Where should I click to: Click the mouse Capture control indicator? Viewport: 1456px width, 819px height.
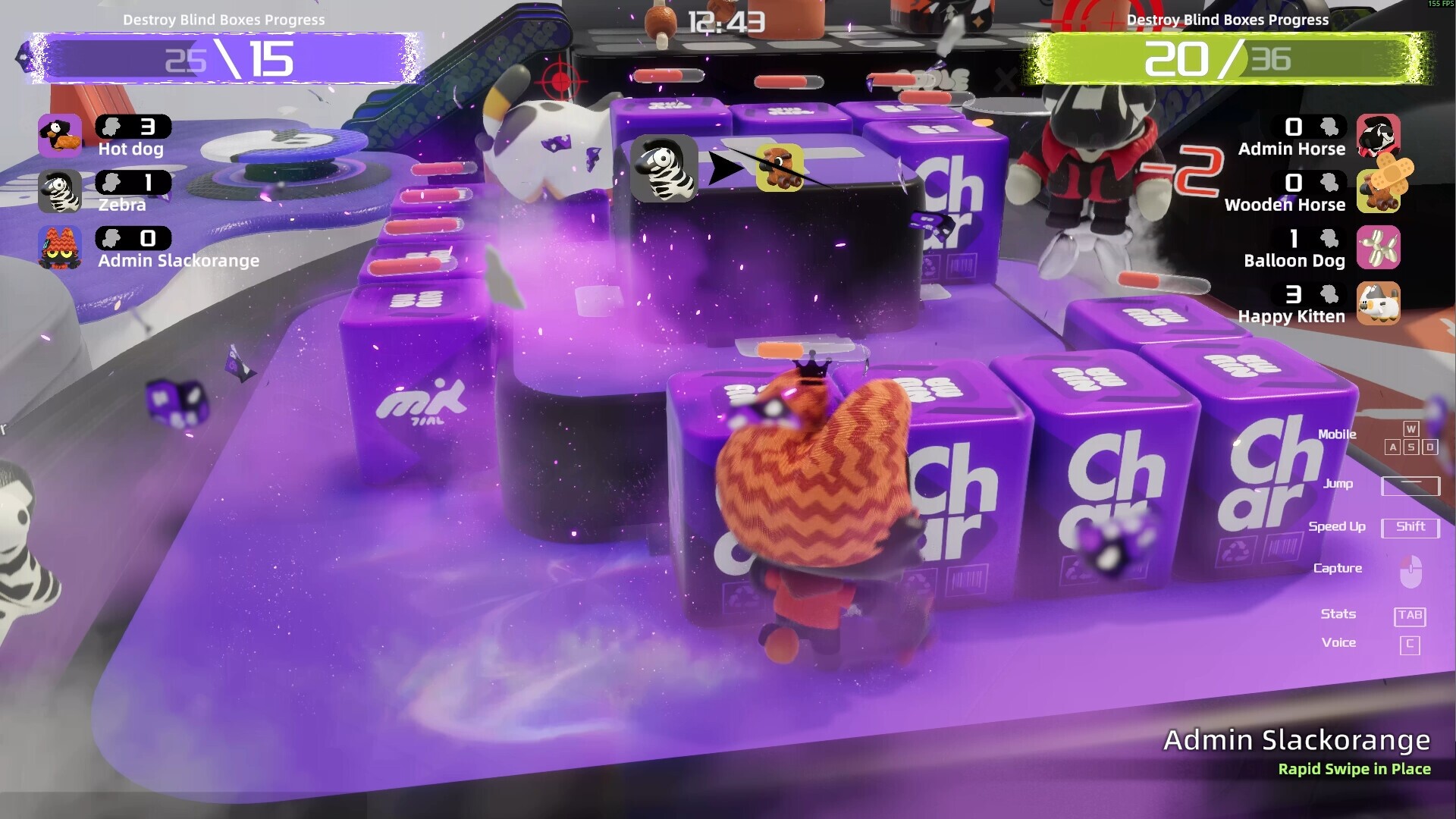[1409, 568]
